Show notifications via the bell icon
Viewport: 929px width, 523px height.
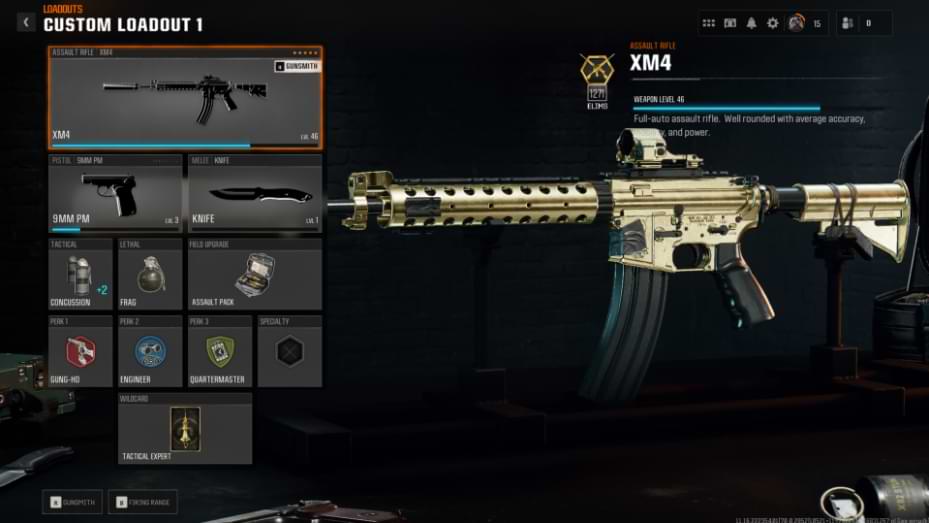coord(751,23)
